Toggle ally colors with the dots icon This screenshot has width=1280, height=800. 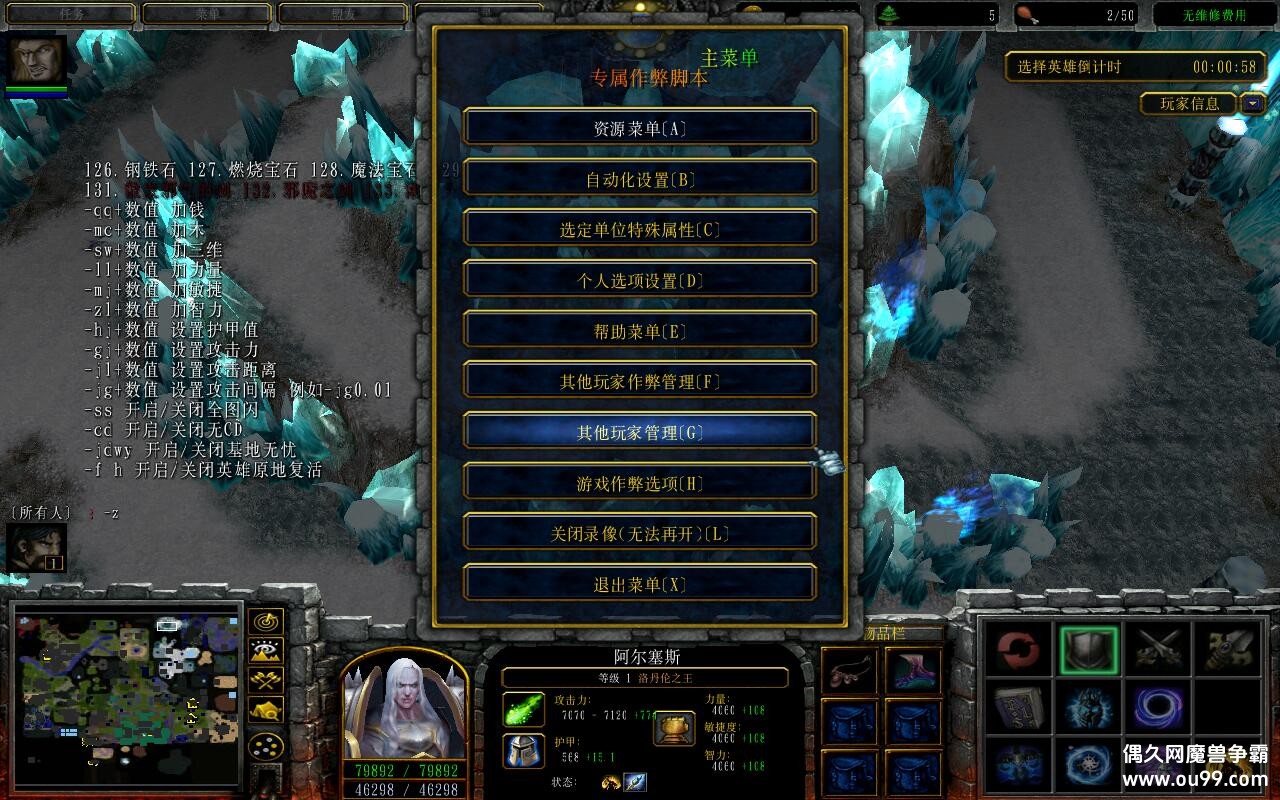pos(266,745)
